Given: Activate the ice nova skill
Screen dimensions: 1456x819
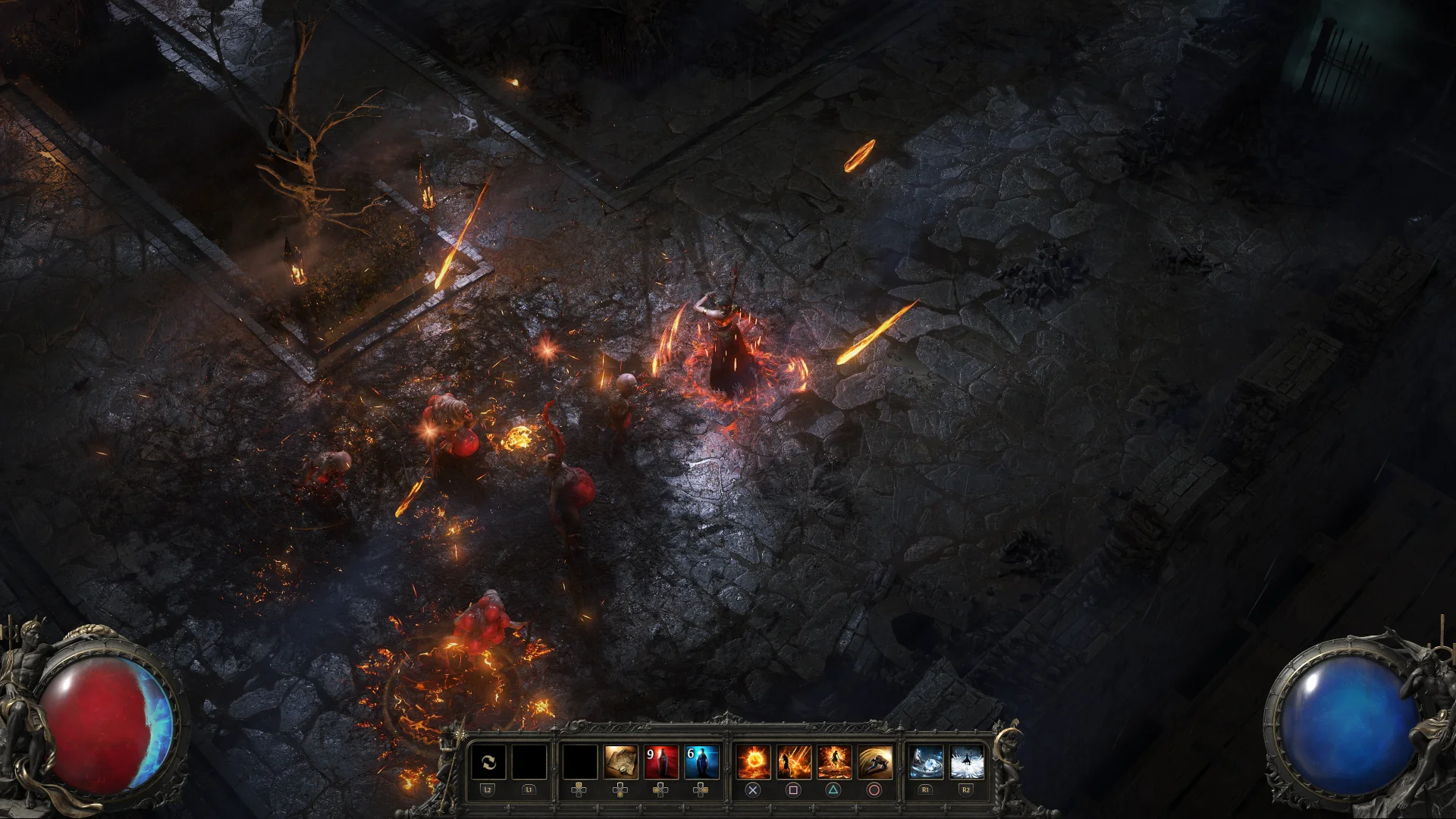Looking at the screenshot, I should [966, 762].
